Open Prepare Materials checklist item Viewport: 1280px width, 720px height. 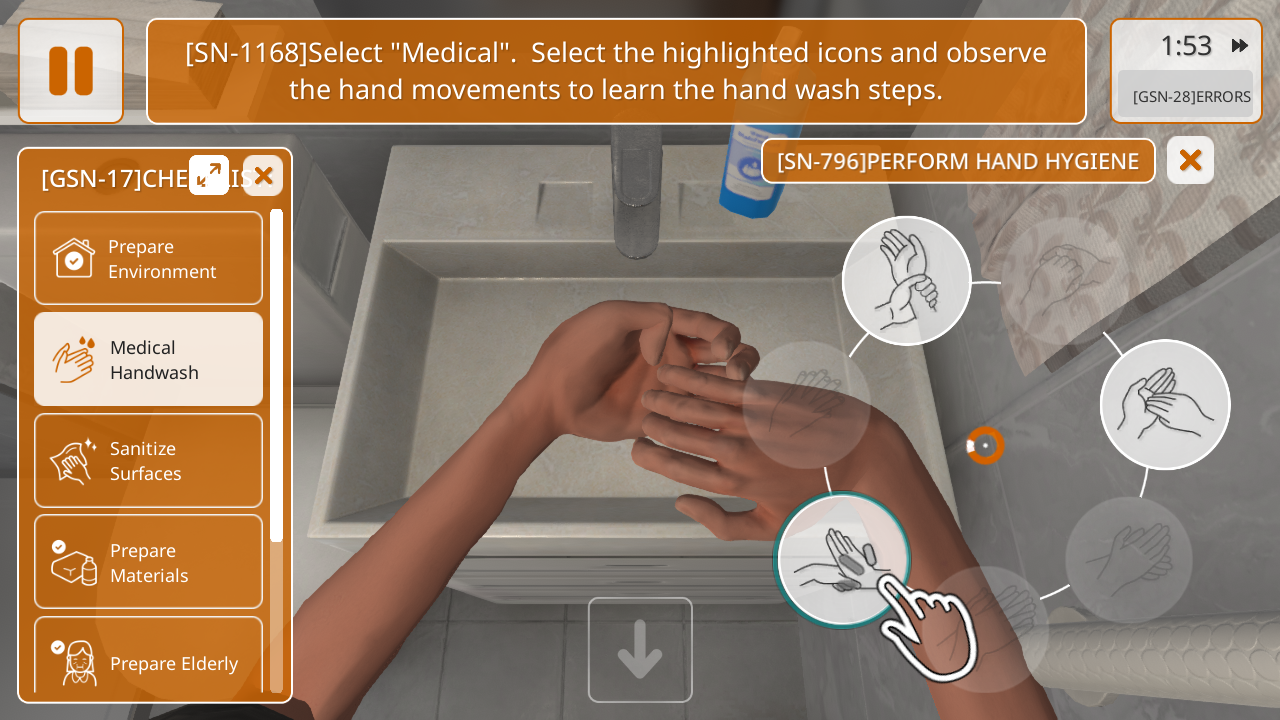[148, 562]
